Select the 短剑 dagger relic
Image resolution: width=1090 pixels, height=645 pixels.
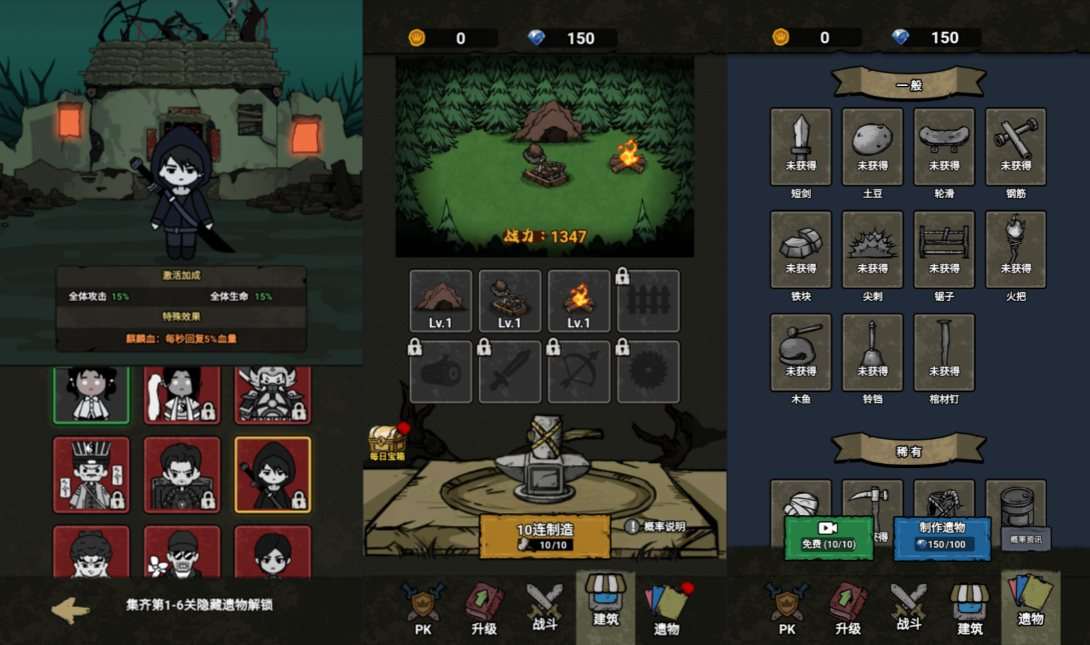click(x=801, y=146)
